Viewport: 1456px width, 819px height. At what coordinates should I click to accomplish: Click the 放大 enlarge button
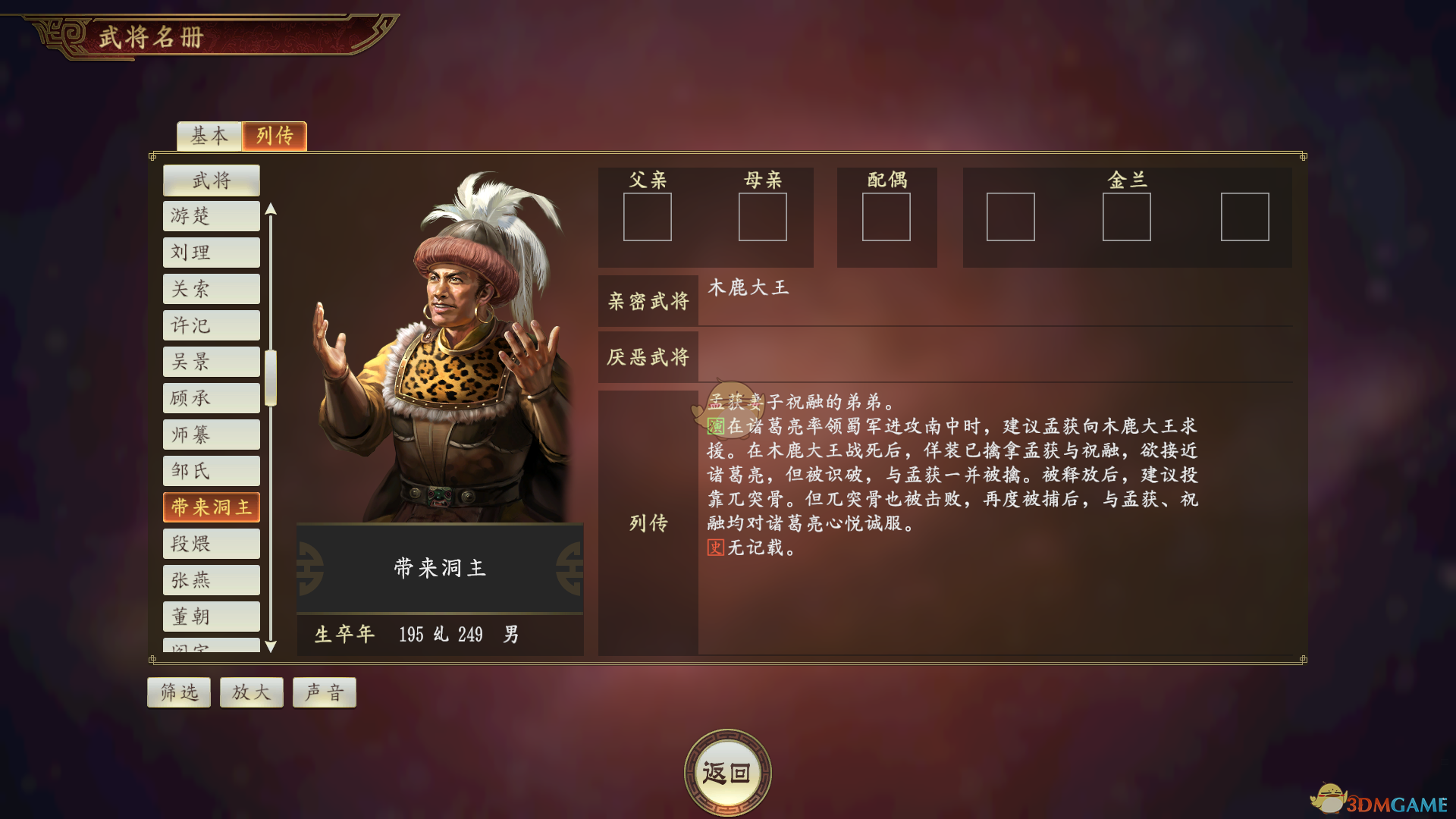click(x=251, y=692)
